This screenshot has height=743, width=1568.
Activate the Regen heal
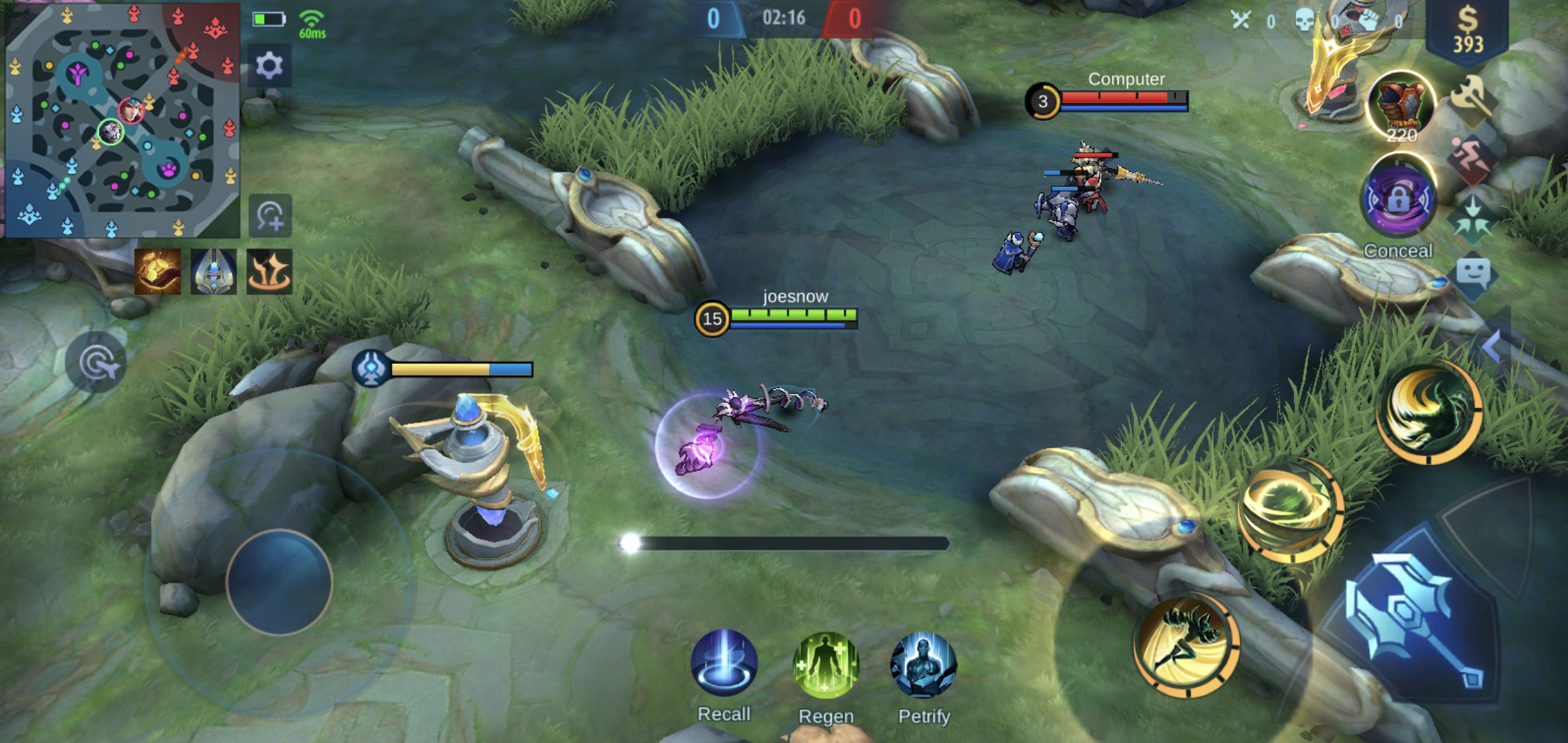(x=826, y=665)
